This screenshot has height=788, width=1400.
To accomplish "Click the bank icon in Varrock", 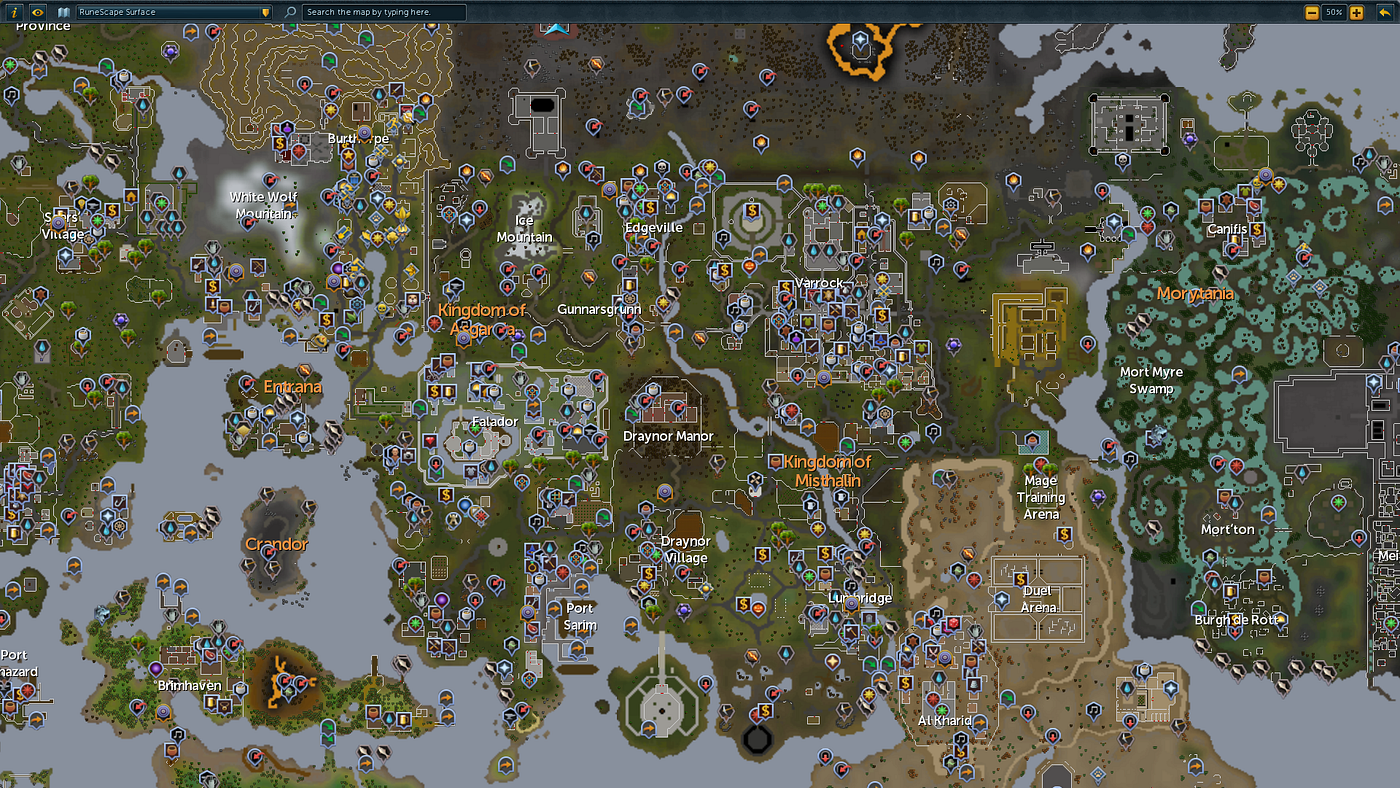I will [x=786, y=287].
